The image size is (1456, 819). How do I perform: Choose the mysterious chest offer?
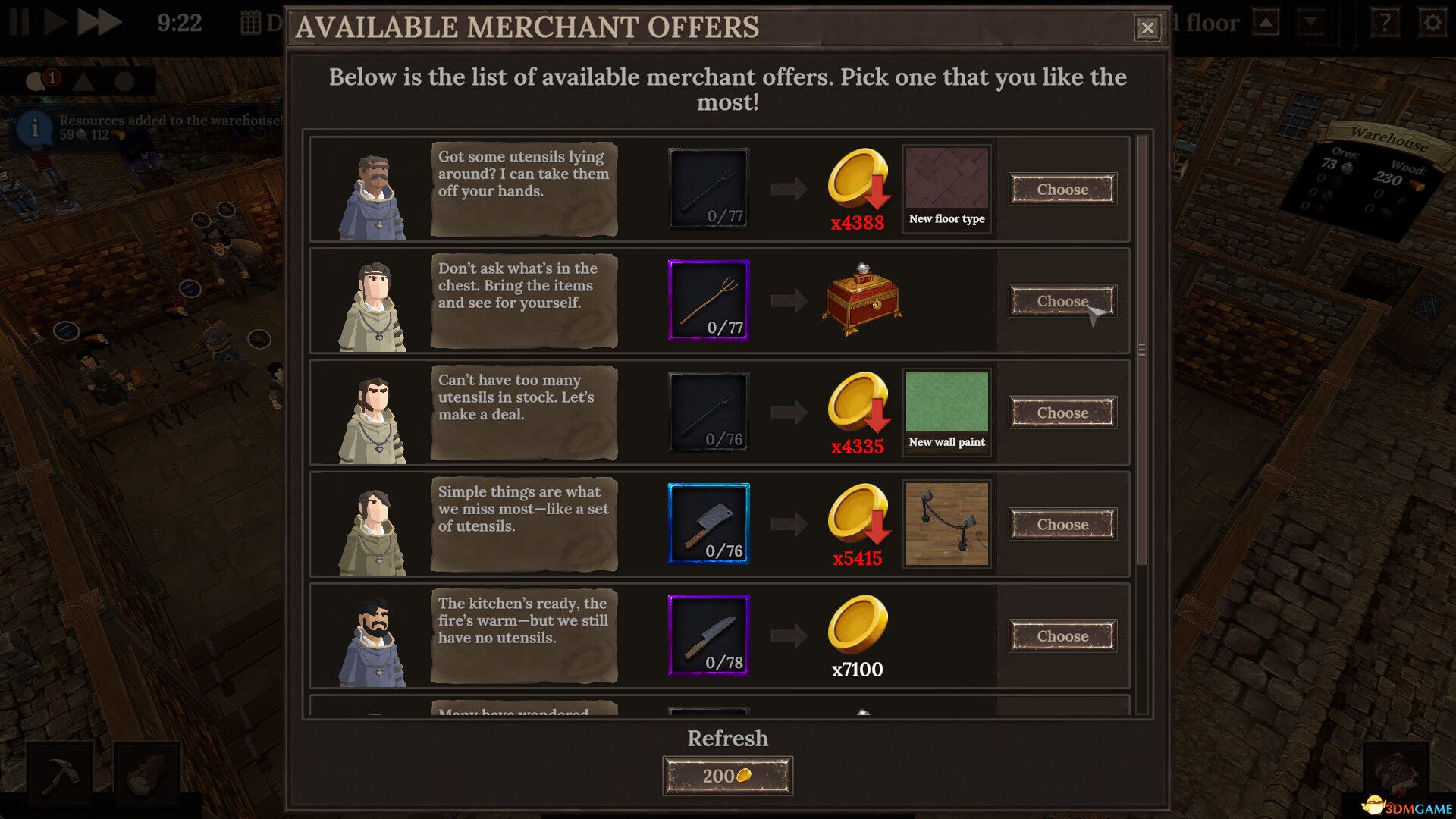click(x=1062, y=301)
